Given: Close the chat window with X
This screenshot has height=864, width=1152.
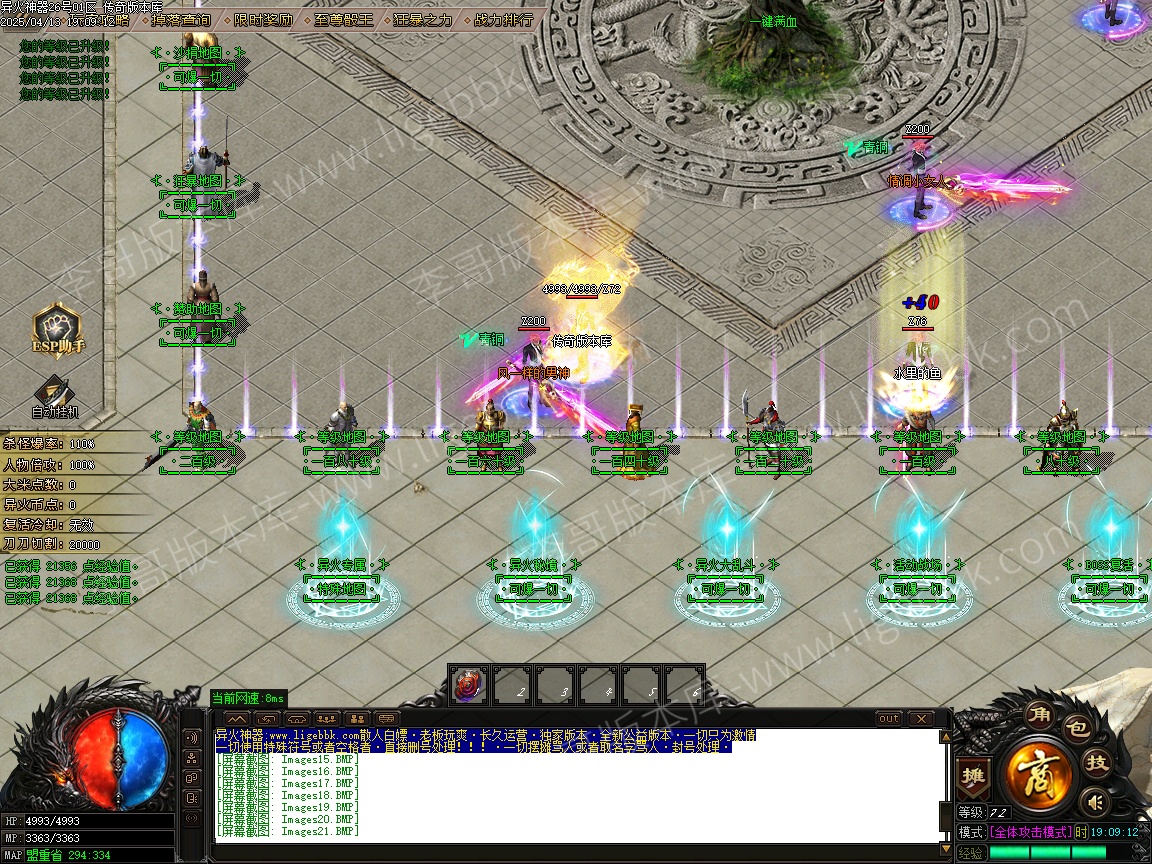Looking at the screenshot, I should pos(920,718).
